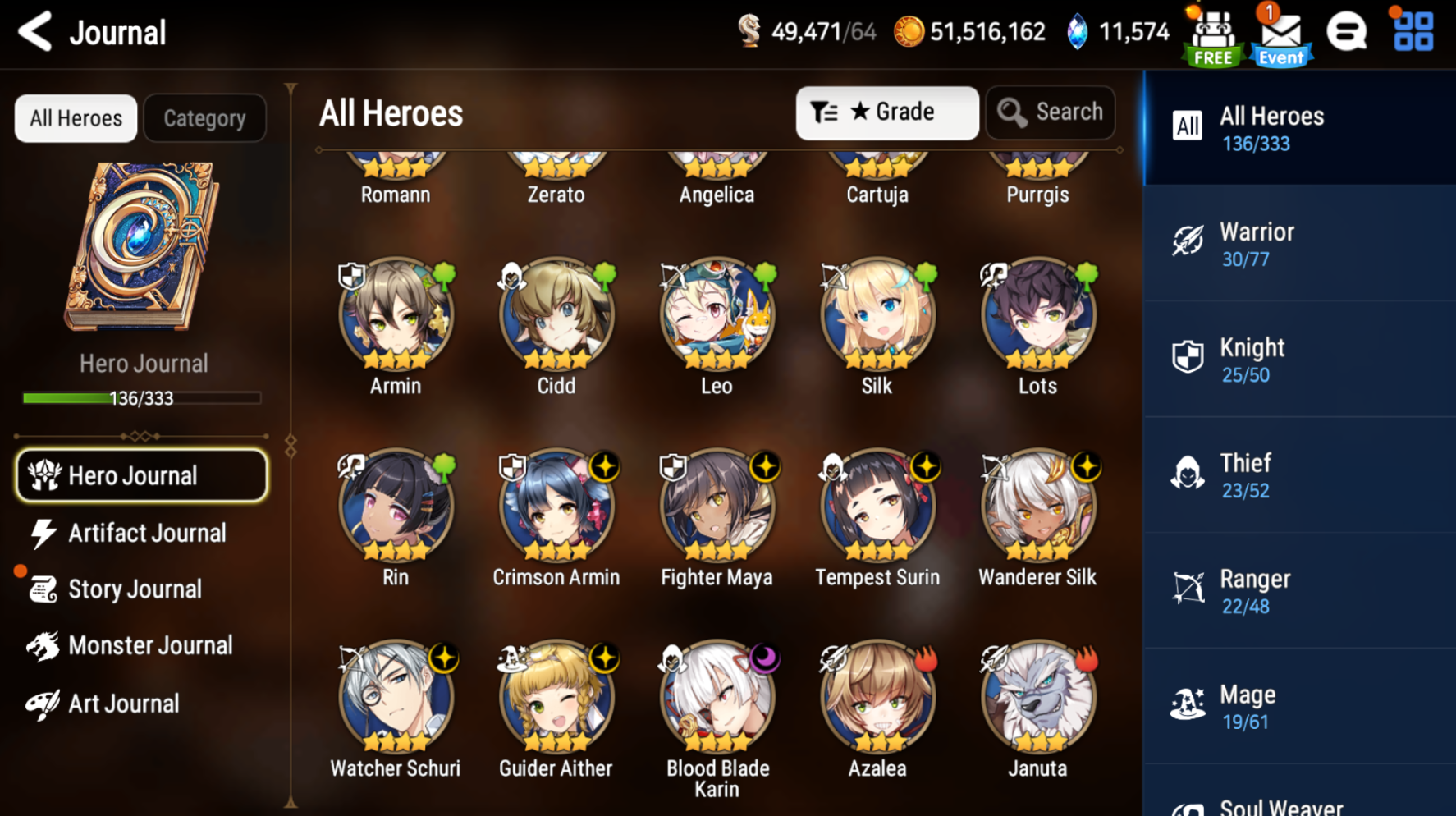The image size is (1456, 816).
Task: Filter heroes by Knight class
Action: click(x=1299, y=360)
